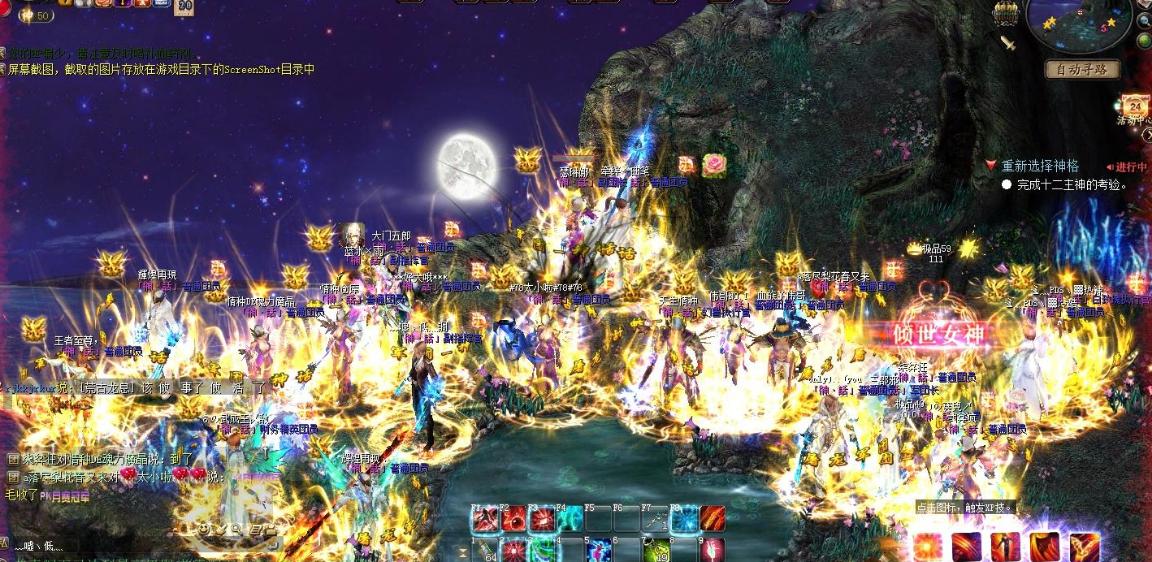Use the slot 1 potion with 64 count
This screenshot has height=562, width=1152.
[486, 551]
